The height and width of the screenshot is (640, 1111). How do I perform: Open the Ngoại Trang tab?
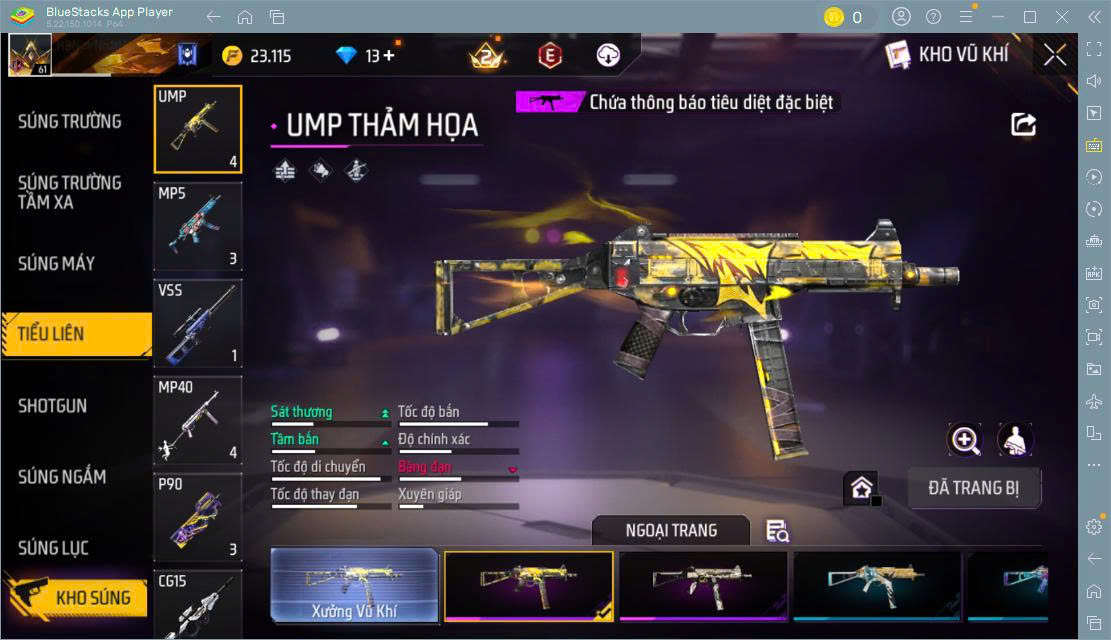(x=671, y=530)
